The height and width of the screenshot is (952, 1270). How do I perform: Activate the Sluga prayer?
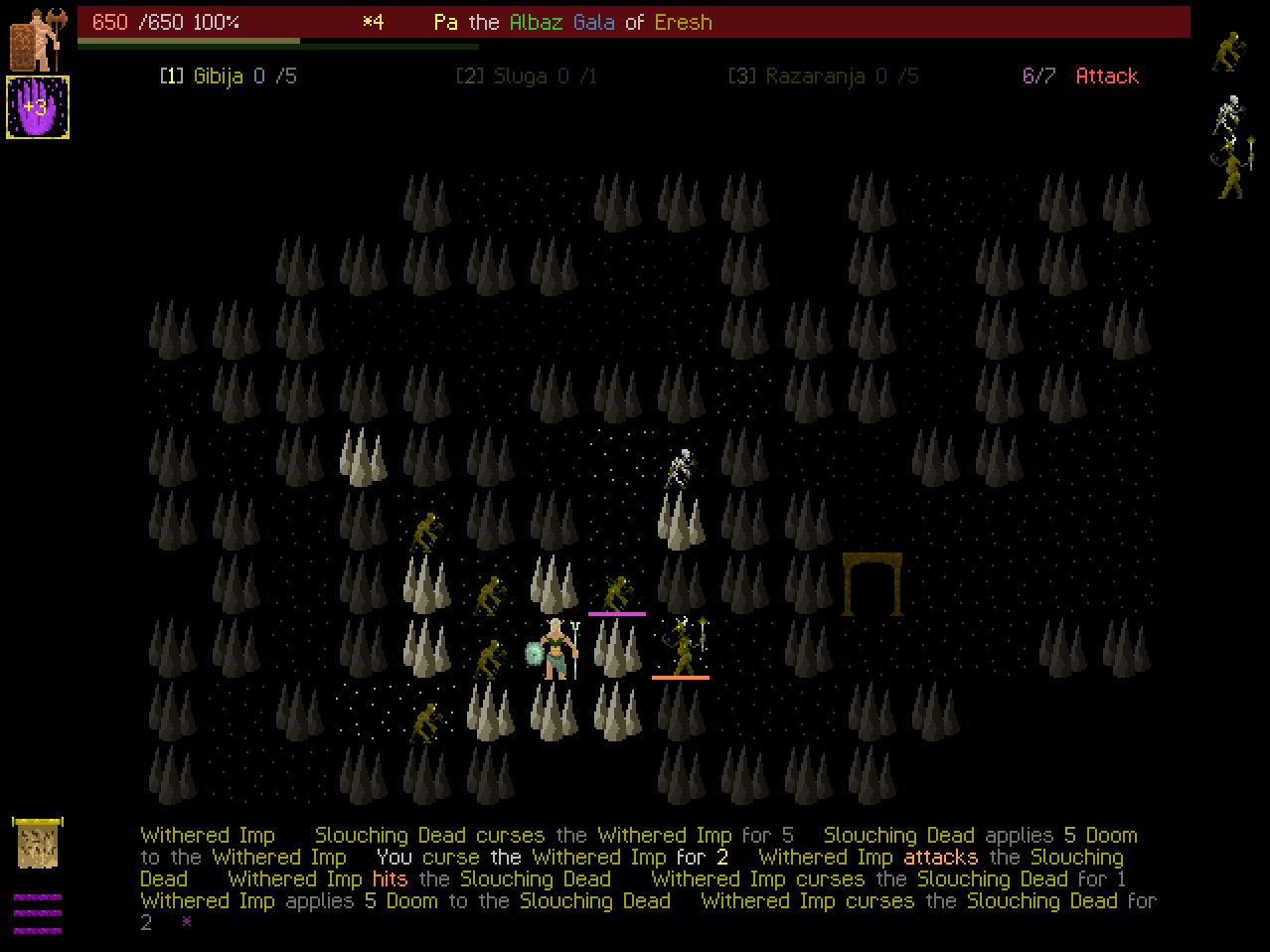pyautogui.click(x=526, y=77)
